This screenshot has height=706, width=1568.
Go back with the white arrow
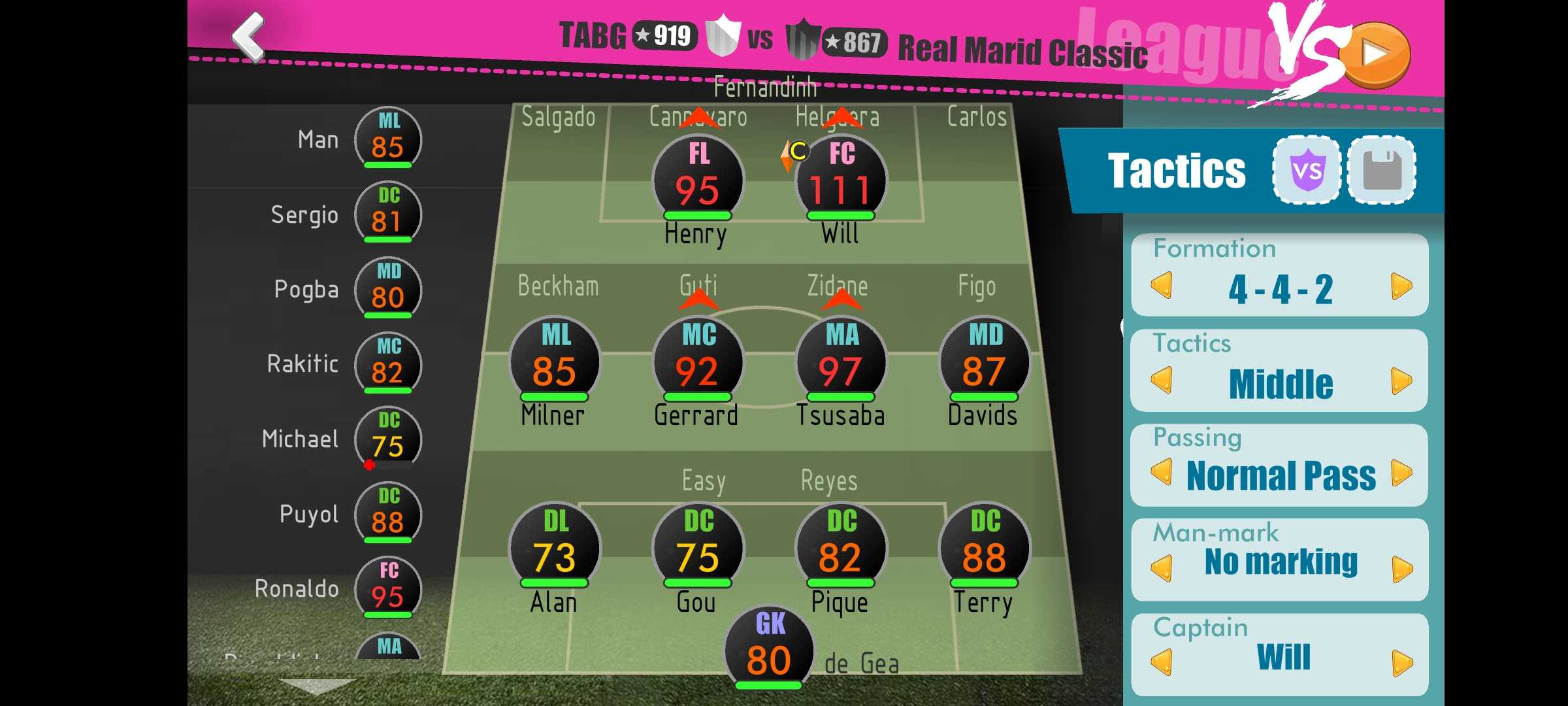tap(249, 37)
